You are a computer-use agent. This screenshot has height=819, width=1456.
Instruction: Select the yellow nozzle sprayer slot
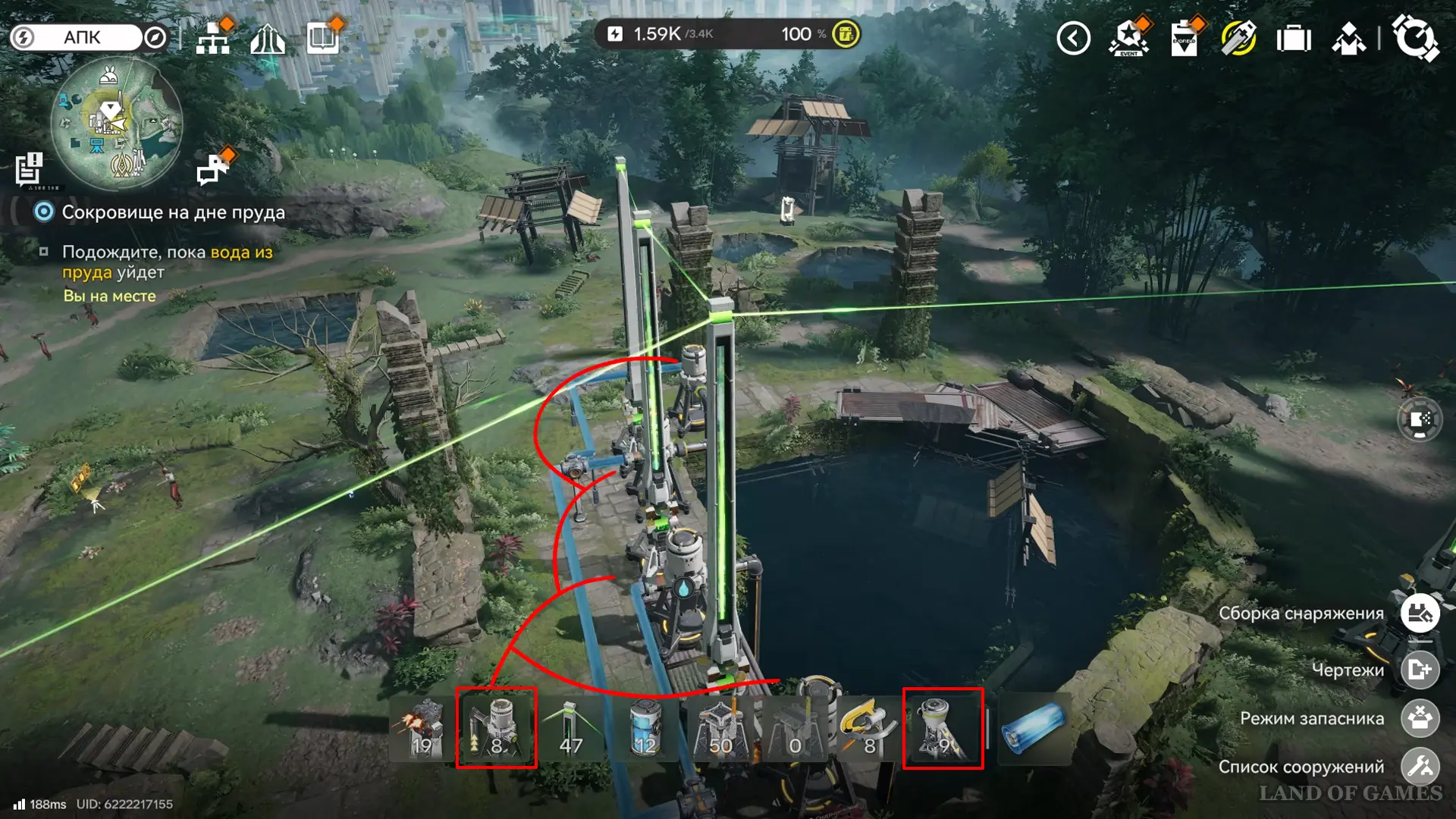[868, 728]
